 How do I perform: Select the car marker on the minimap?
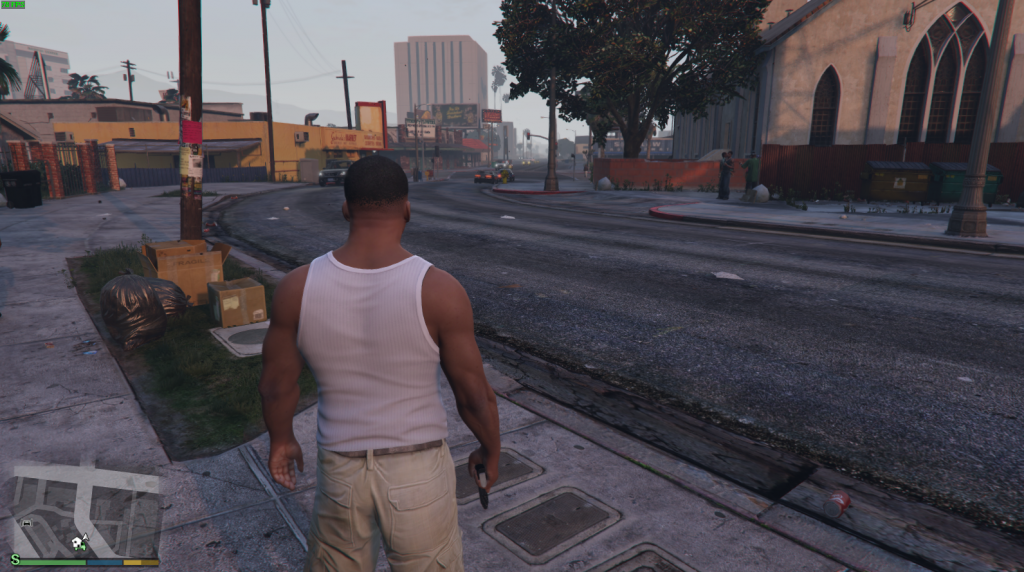click(26, 522)
